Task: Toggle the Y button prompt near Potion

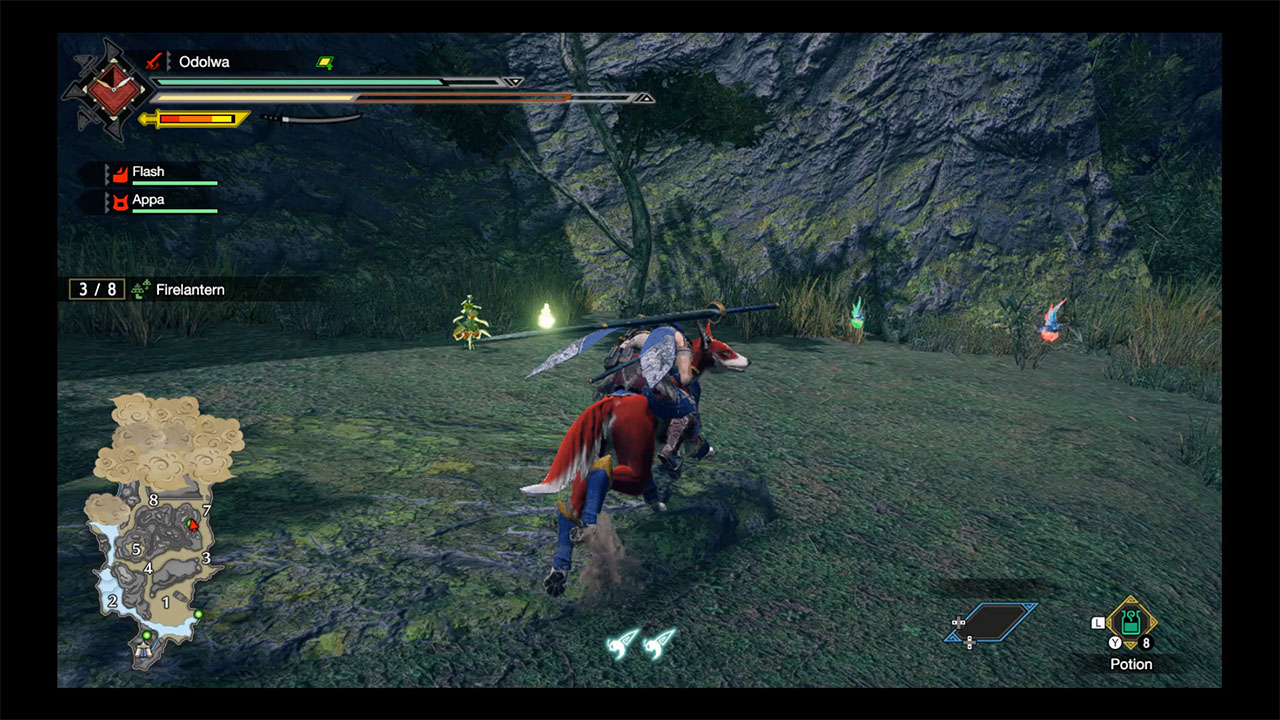Action: (1114, 642)
